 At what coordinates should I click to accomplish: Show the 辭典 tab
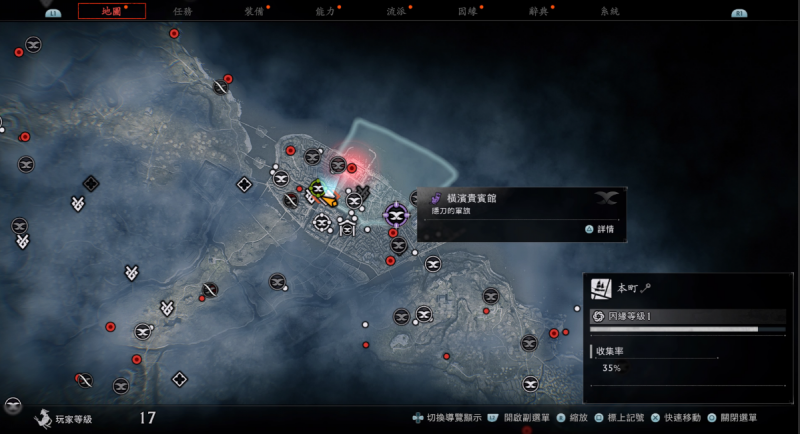(x=539, y=11)
